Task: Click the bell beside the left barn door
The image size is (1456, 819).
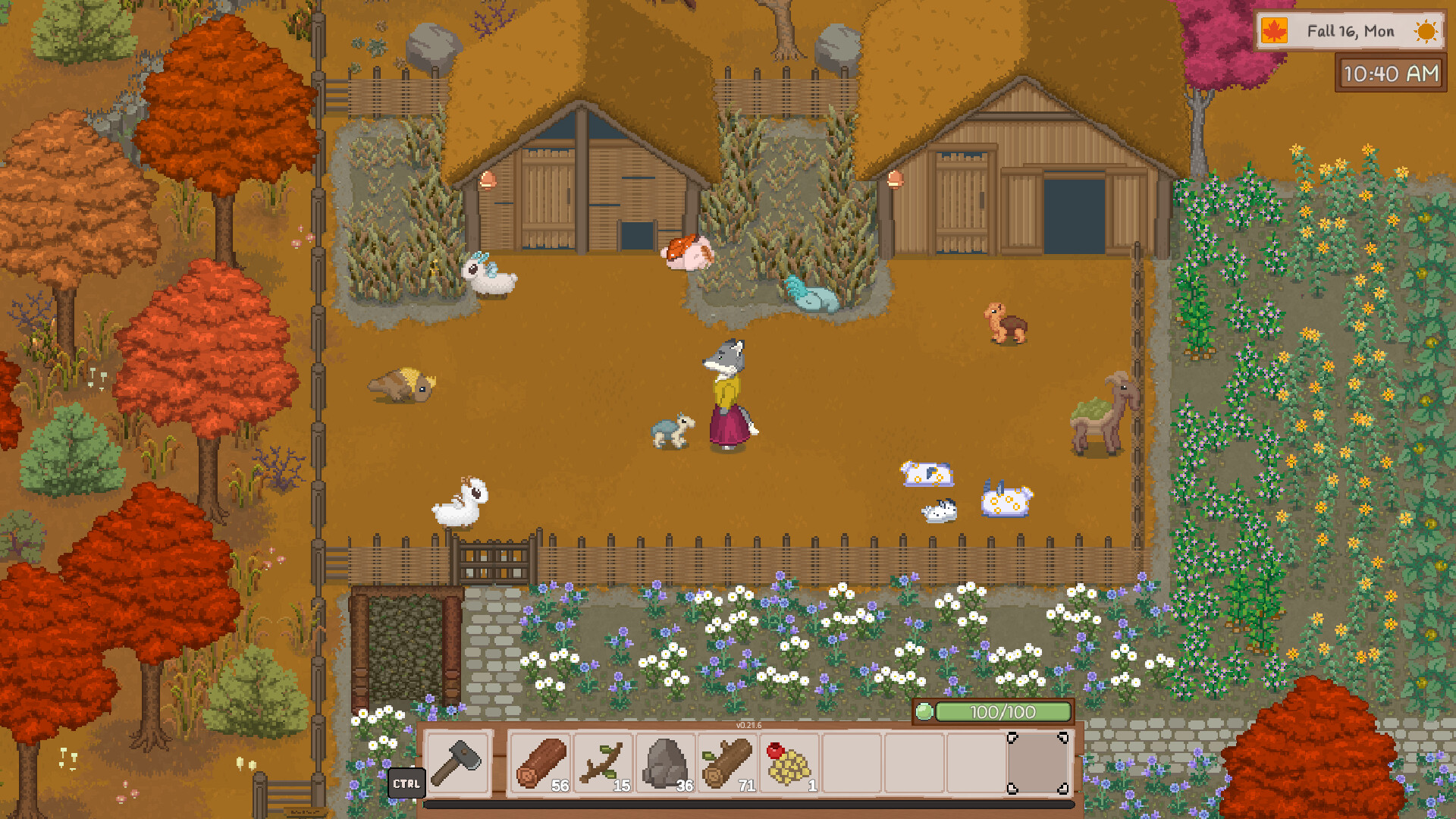Action: tap(488, 180)
